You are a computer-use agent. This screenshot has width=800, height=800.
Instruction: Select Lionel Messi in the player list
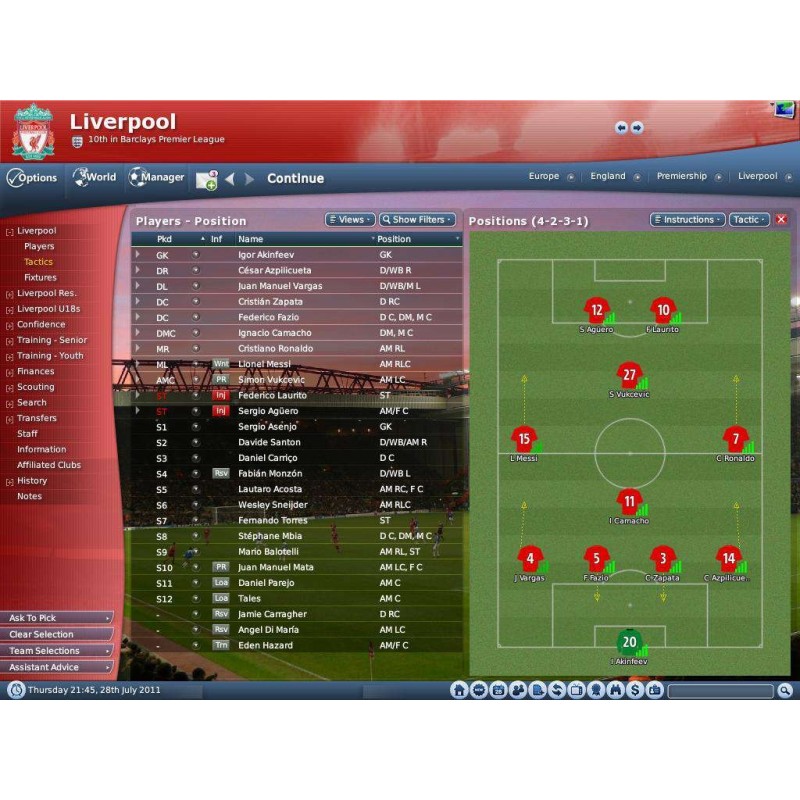(265, 365)
